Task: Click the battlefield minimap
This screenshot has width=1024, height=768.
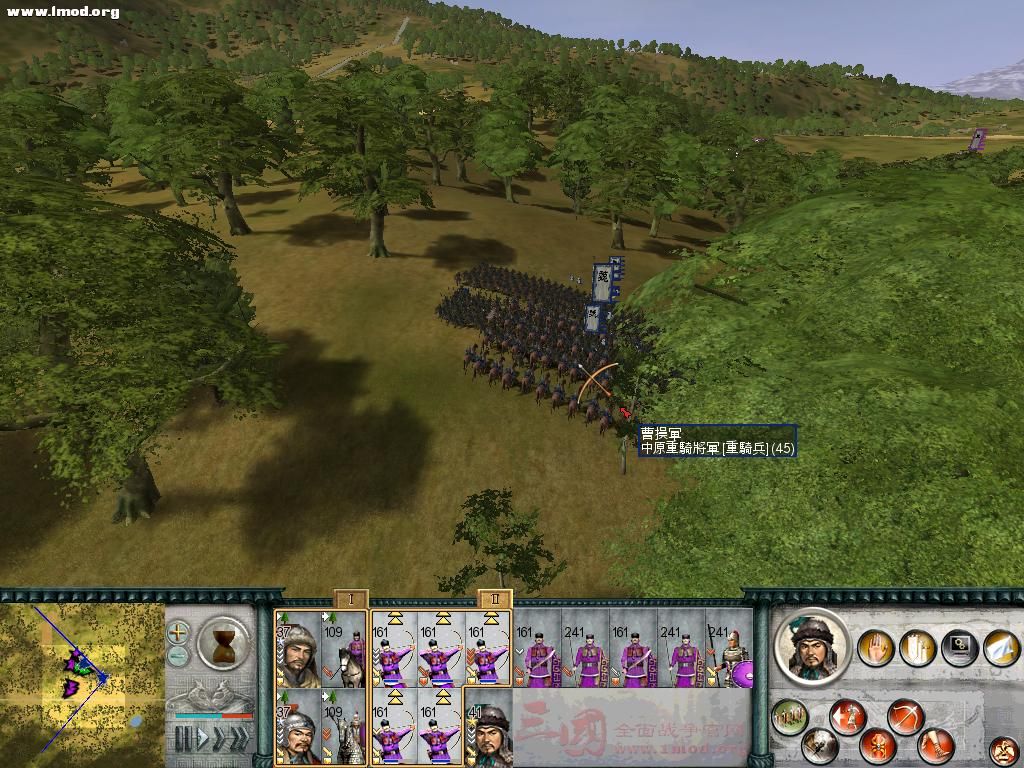Action: [x=82, y=680]
